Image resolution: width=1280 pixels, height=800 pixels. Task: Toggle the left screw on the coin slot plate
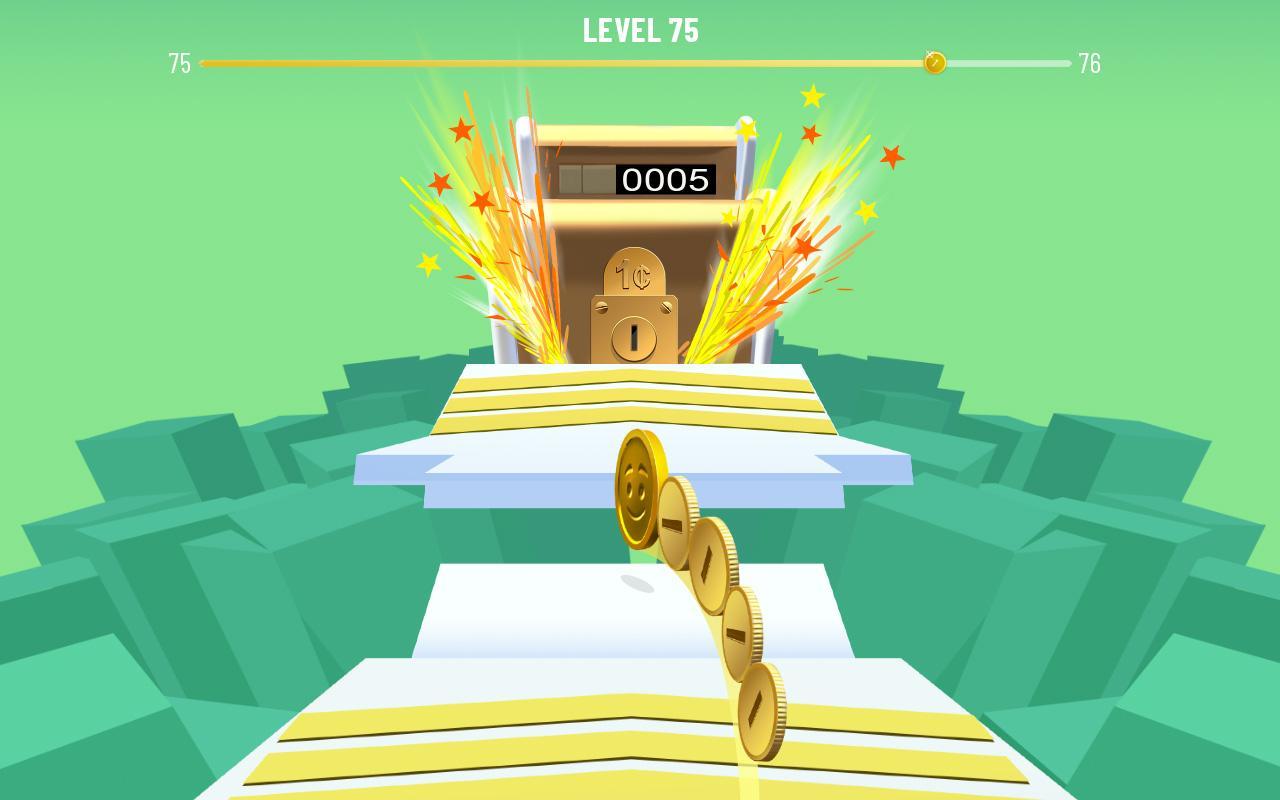click(602, 306)
